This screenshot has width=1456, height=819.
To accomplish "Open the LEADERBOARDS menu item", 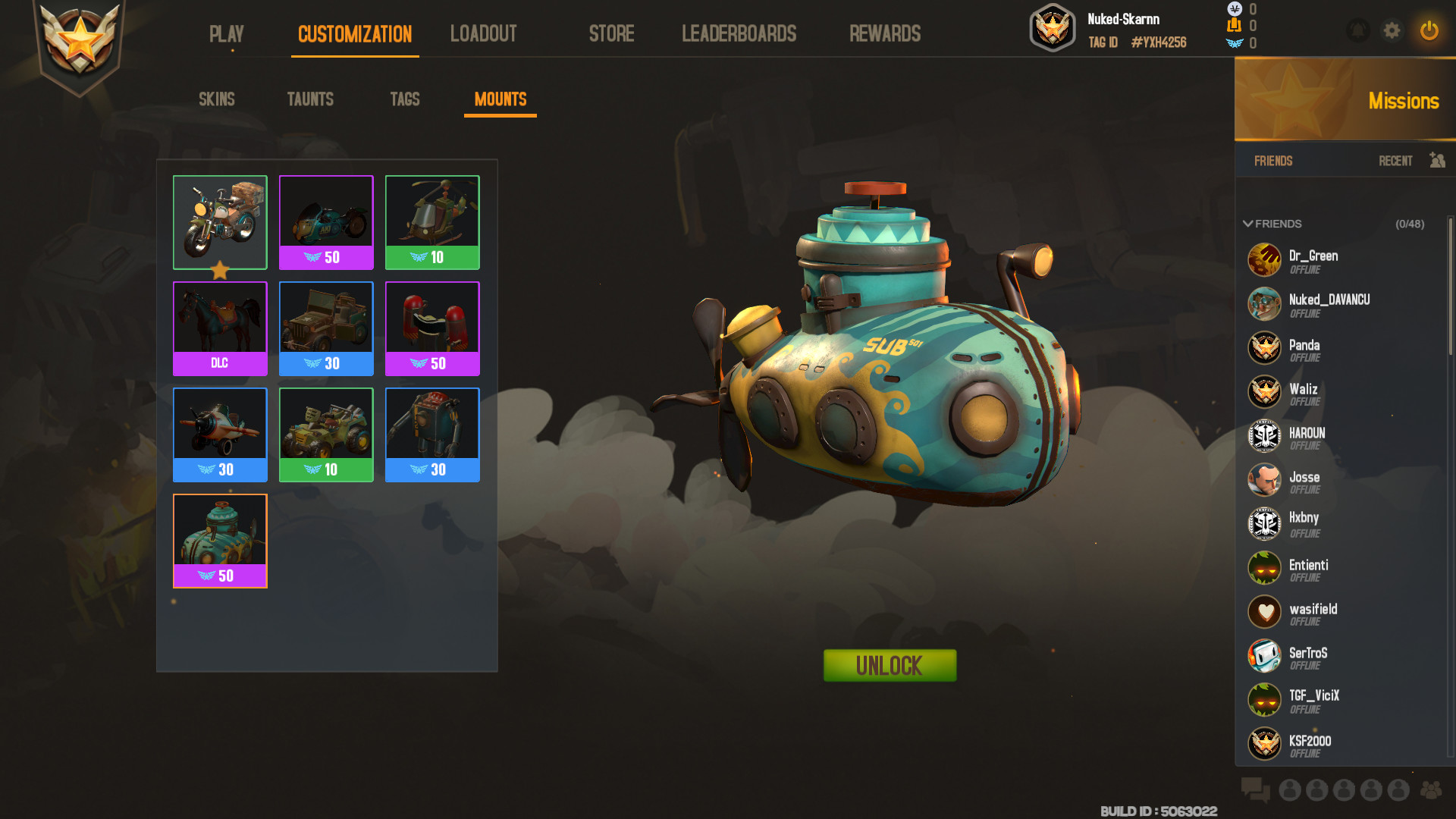I will coord(739,33).
